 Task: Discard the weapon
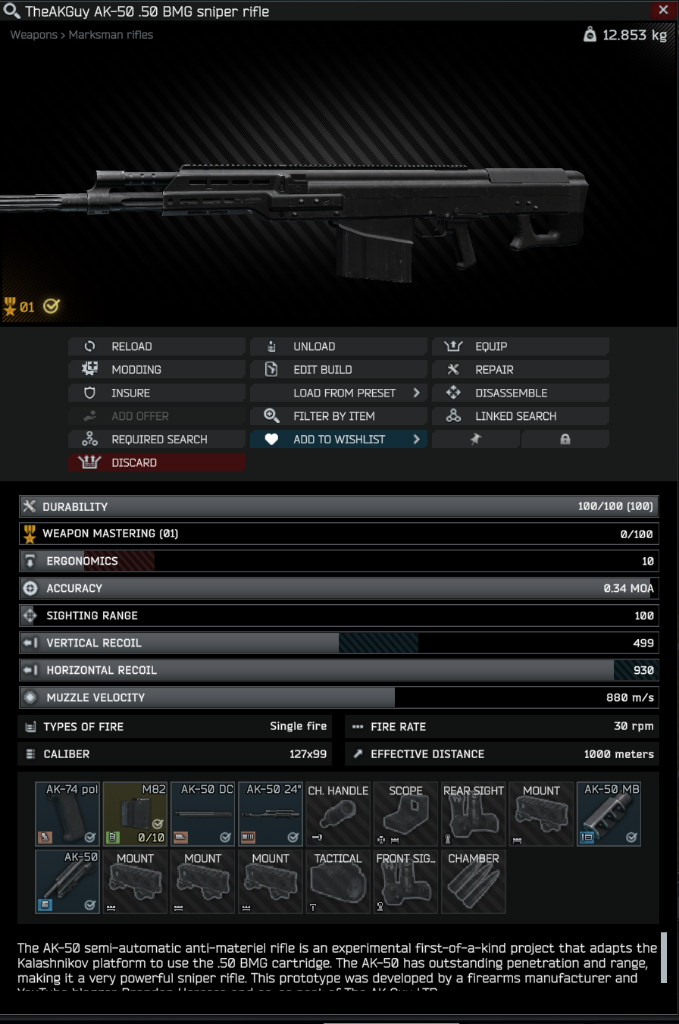tap(156, 463)
